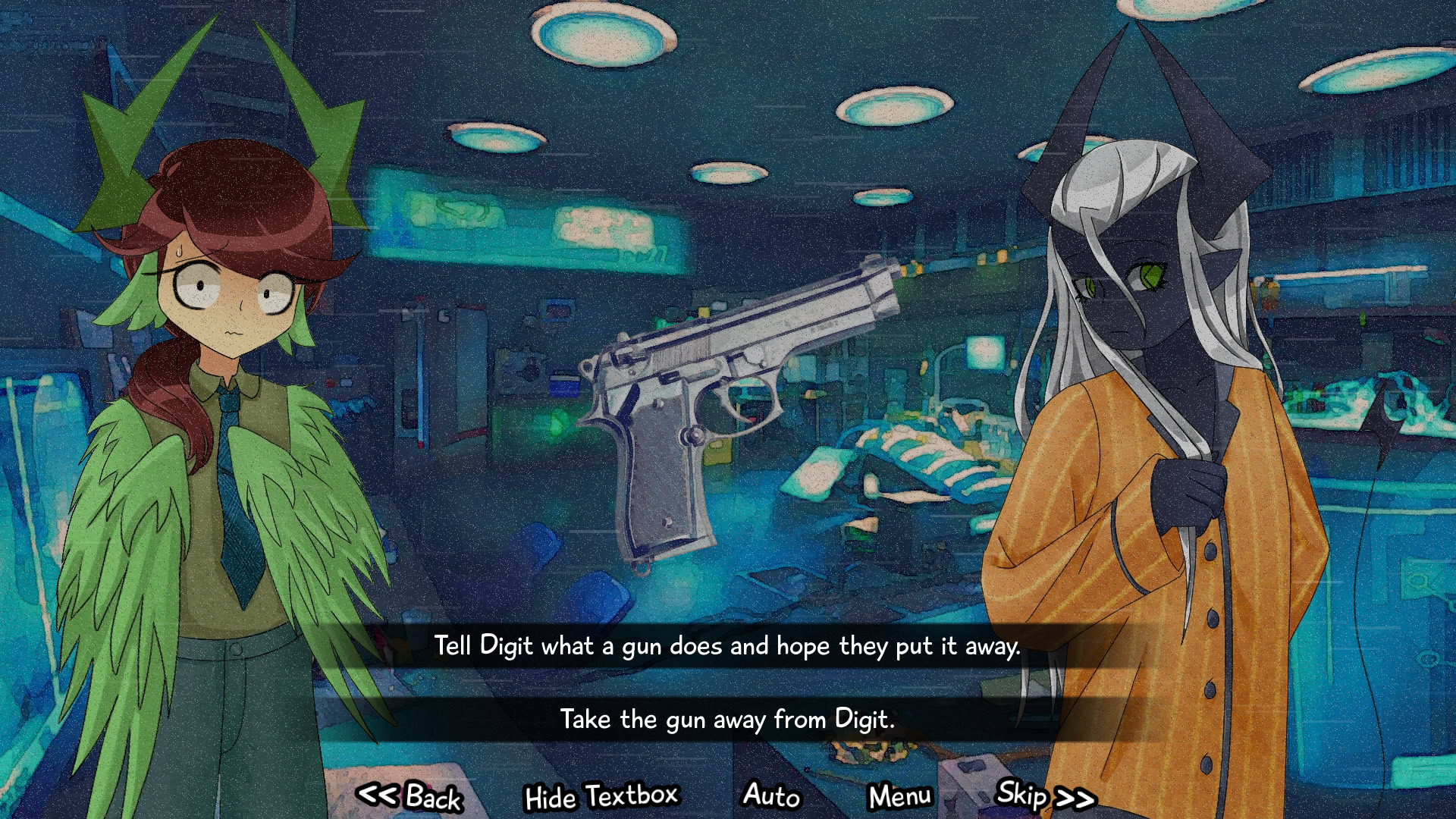Hide the textbox
This screenshot has width=1456, height=819.
601,797
